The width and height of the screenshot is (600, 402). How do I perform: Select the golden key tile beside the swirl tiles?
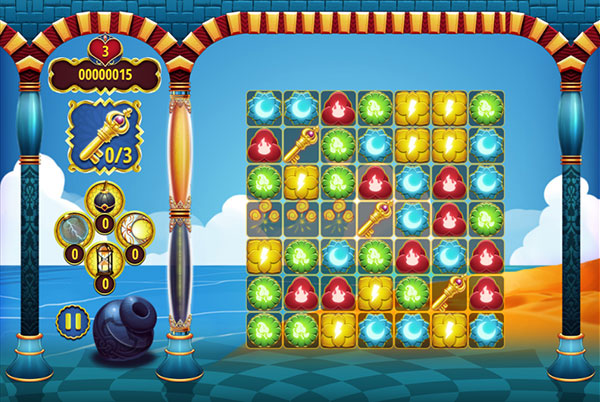[374, 215]
